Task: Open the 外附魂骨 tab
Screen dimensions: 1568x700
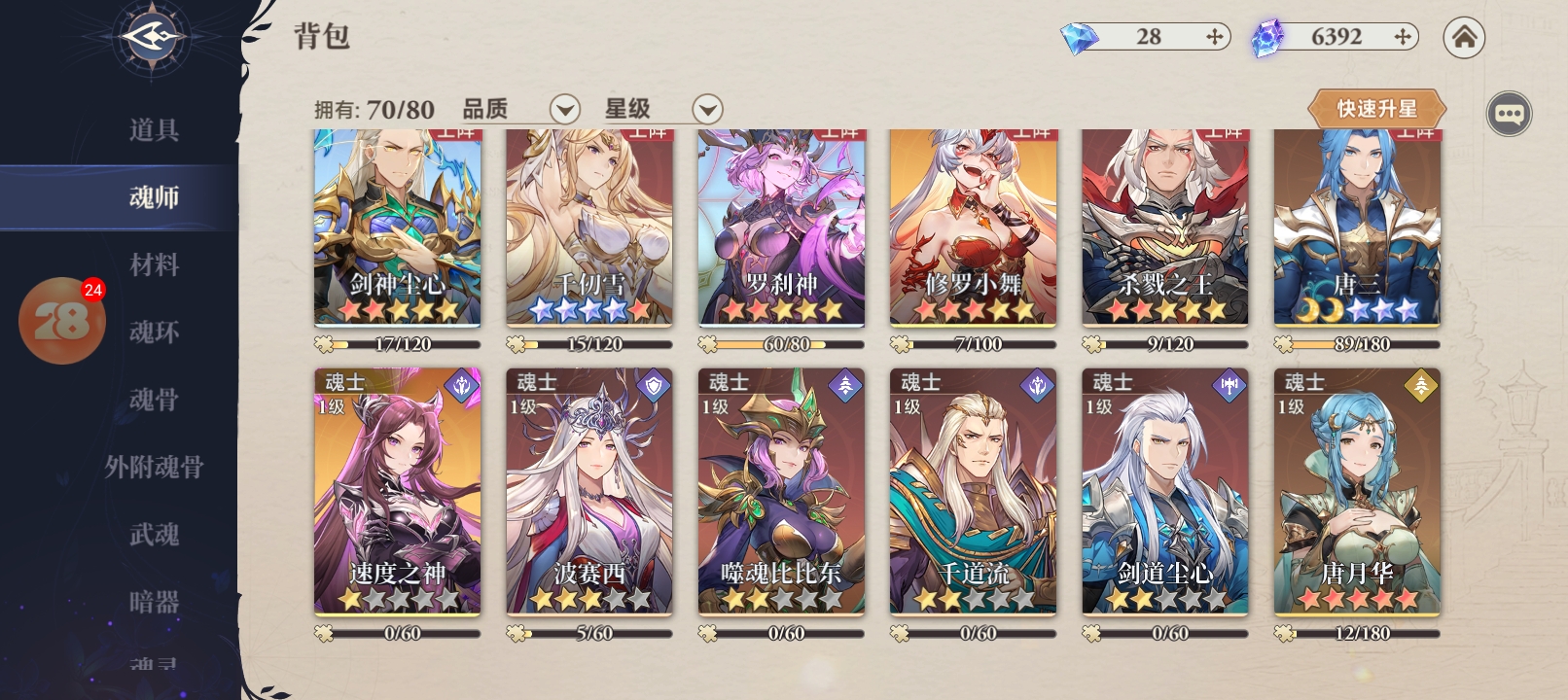Action: [154, 468]
